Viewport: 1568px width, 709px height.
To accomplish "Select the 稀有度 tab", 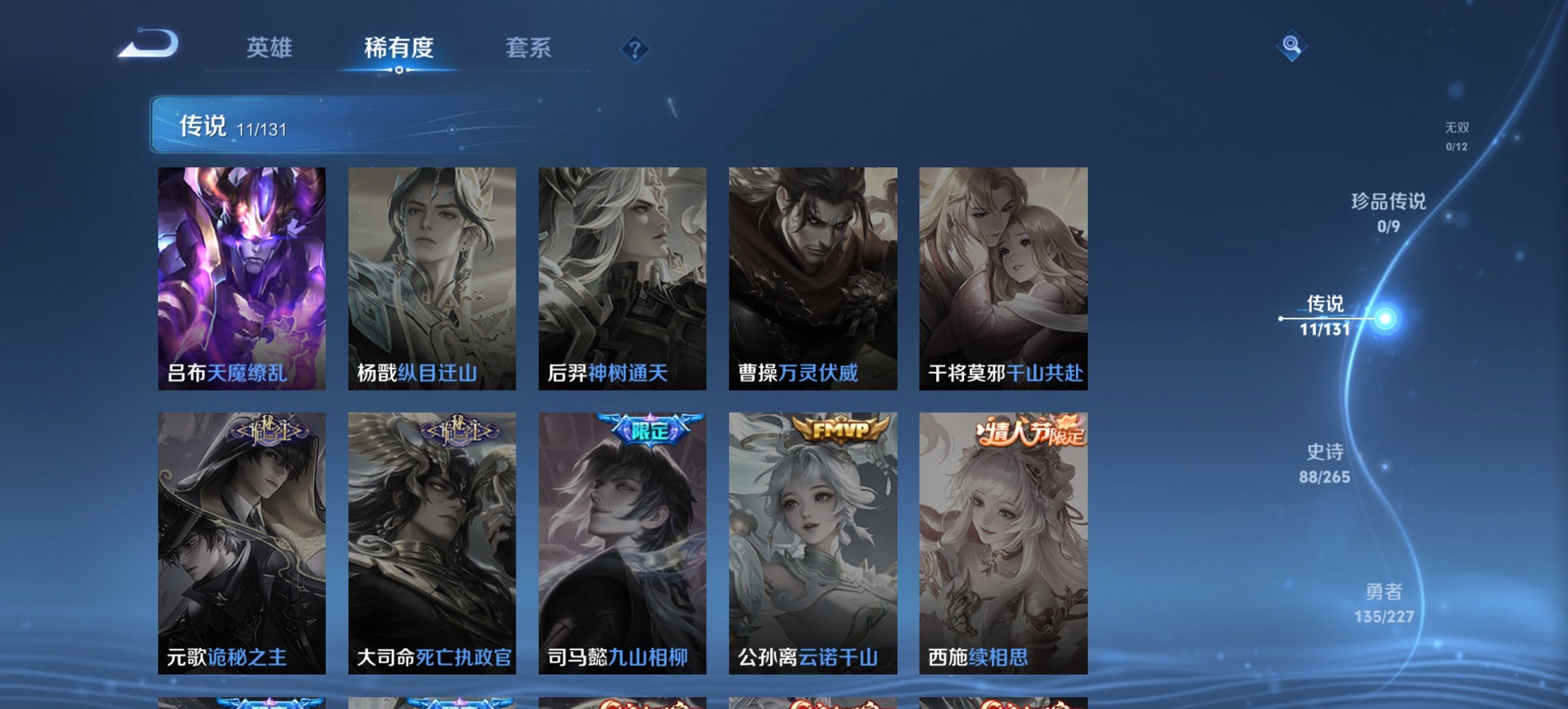I will (399, 48).
